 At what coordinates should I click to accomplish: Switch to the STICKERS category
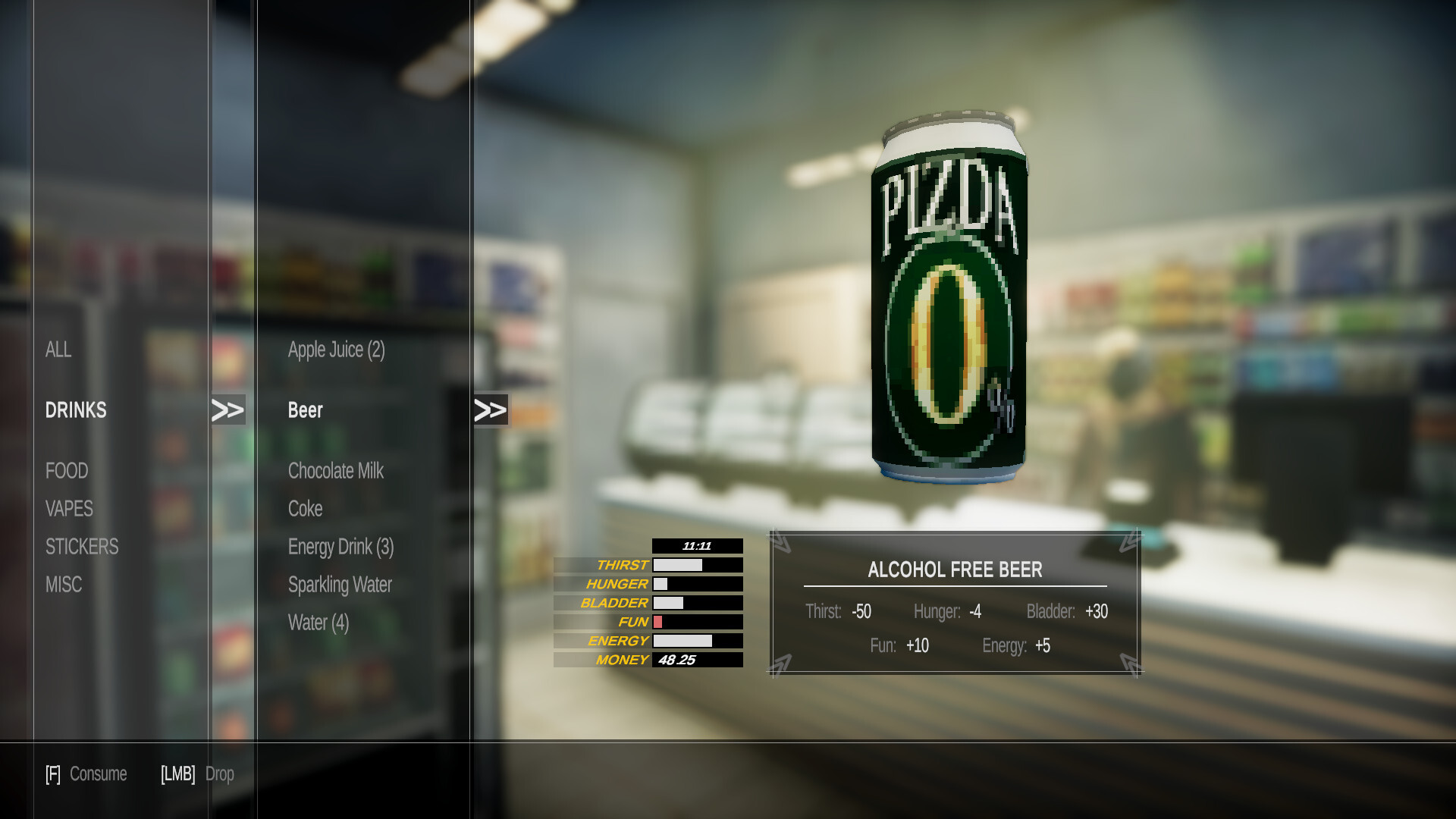[x=82, y=547]
